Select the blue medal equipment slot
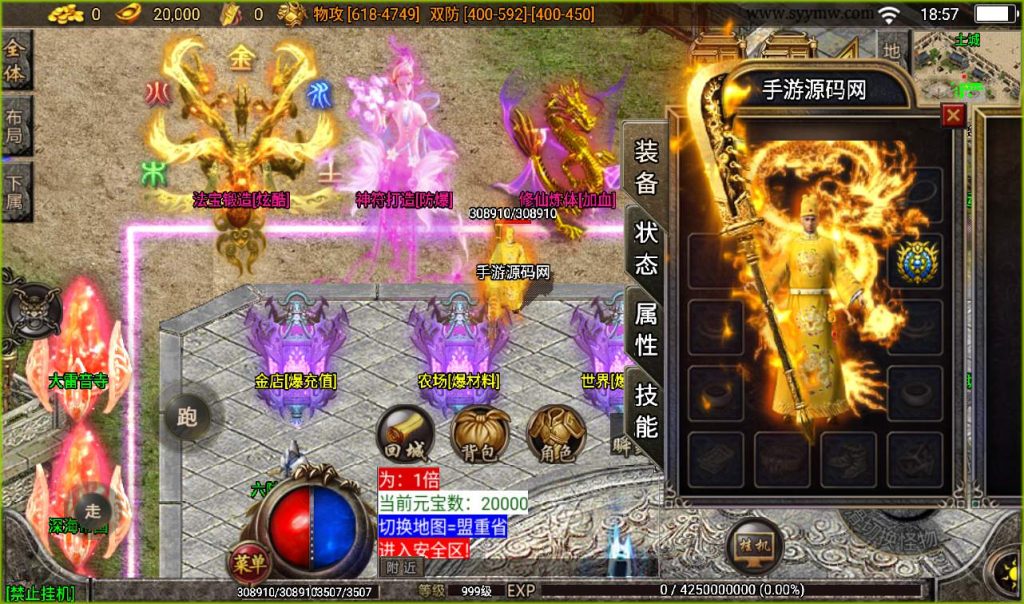The image size is (1024, 604). [x=915, y=260]
